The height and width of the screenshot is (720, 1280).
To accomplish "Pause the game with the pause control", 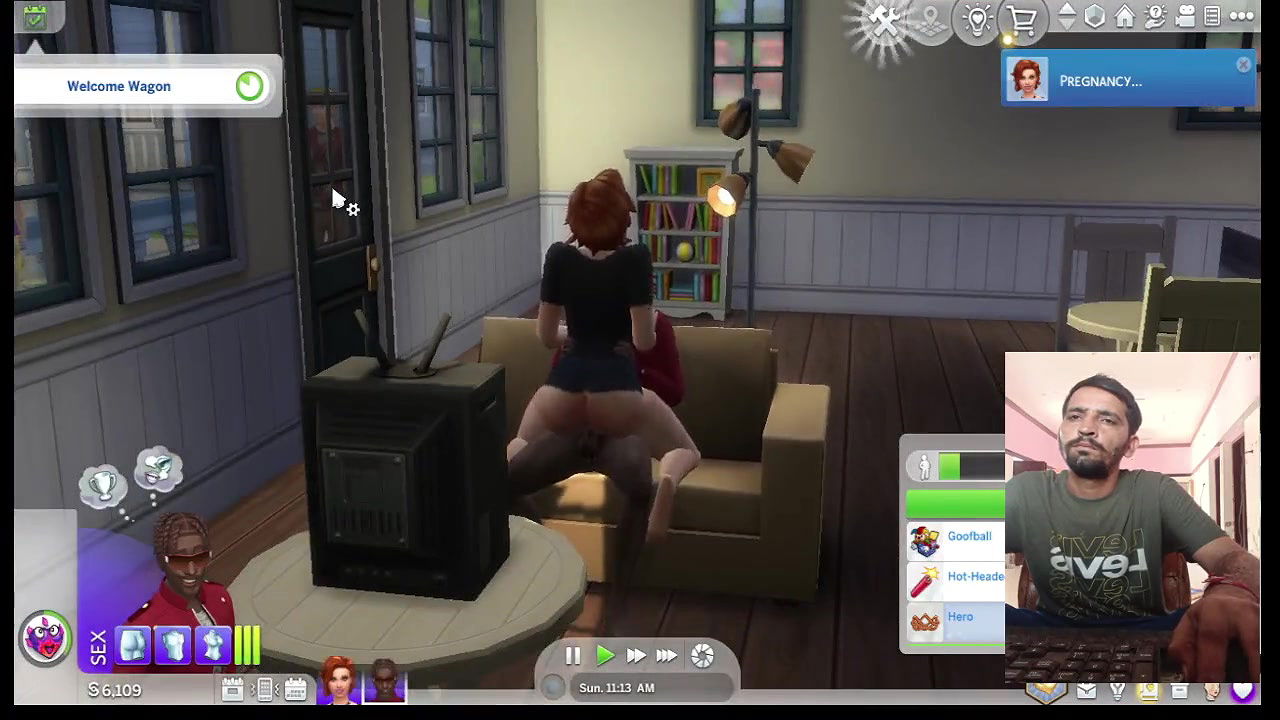I will pos(573,655).
